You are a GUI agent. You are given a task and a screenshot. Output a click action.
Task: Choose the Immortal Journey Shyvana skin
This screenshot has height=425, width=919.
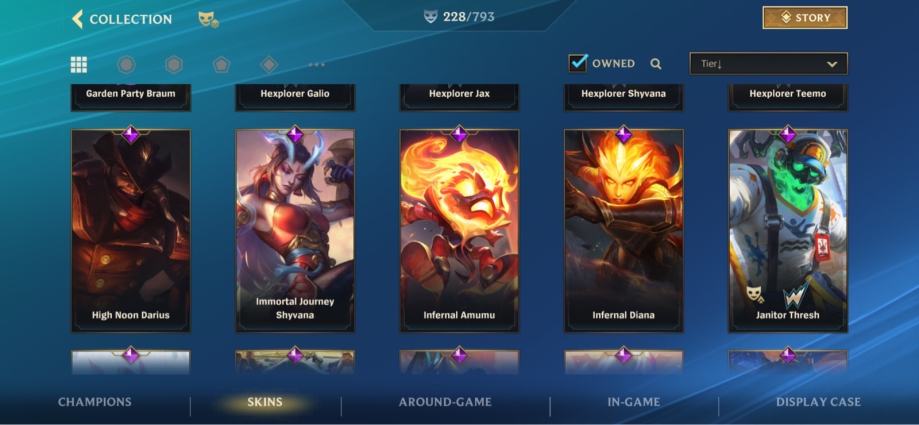point(294,230)
